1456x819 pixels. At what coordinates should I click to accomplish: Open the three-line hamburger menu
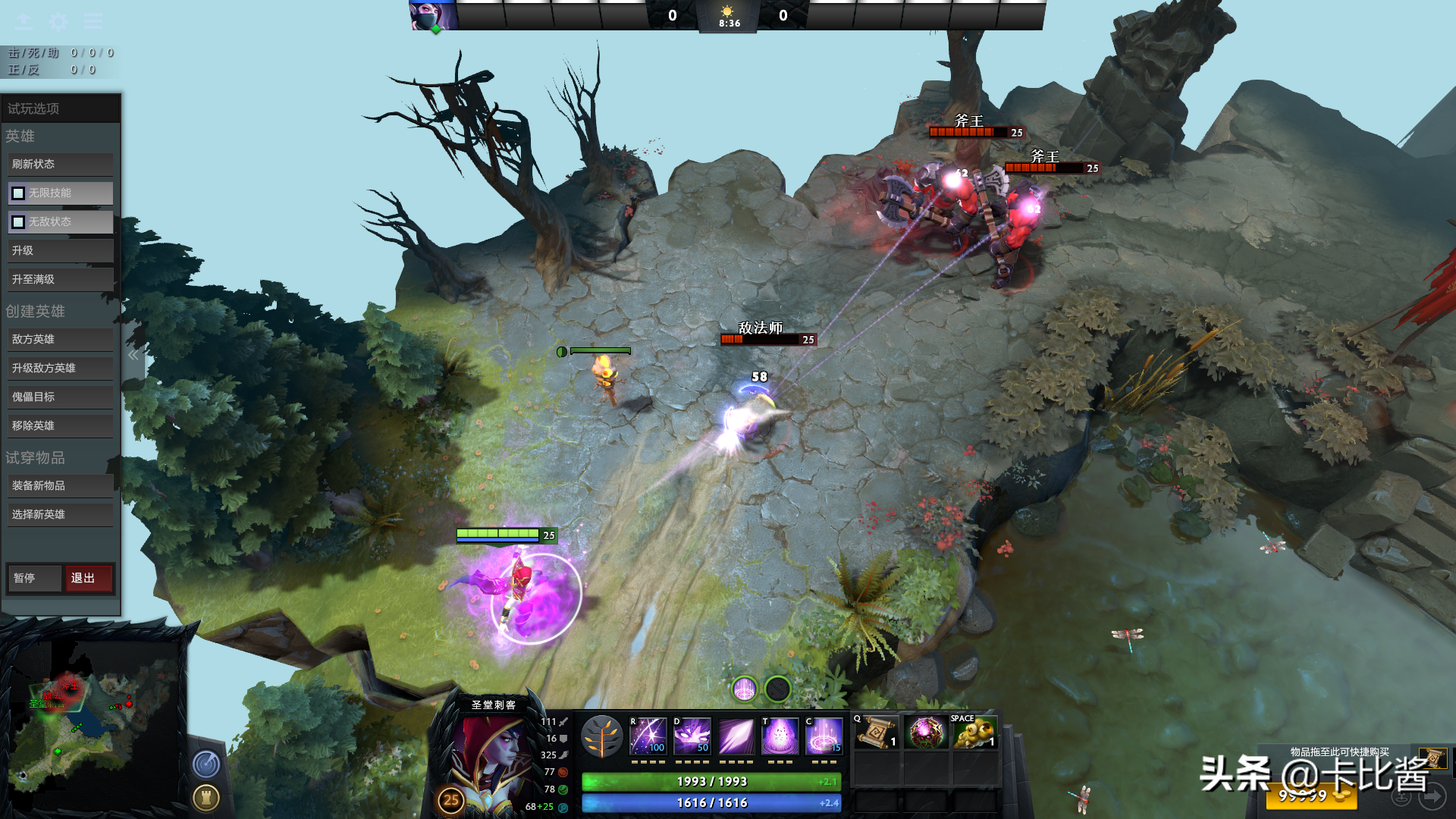93,20
